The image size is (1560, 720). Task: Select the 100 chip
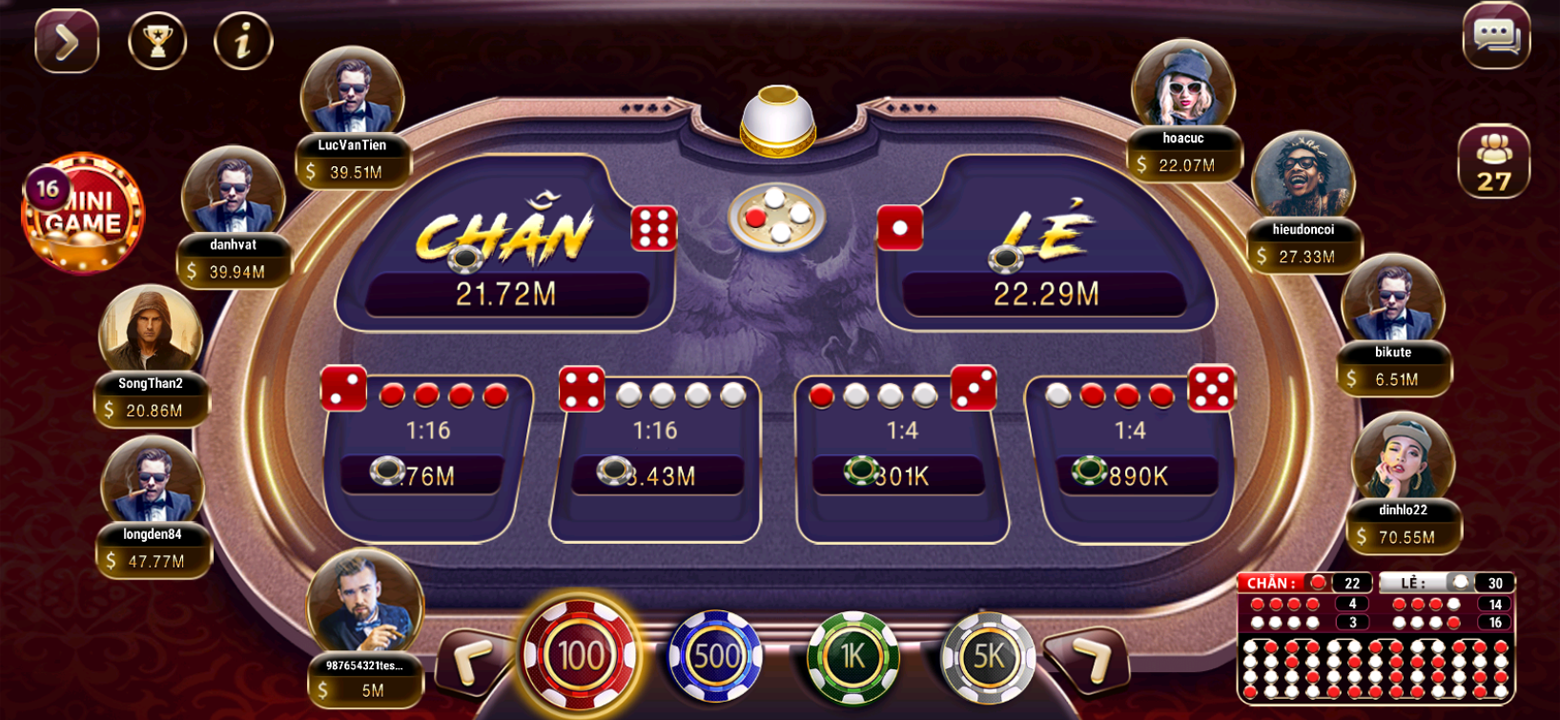(x=580, y=657)
